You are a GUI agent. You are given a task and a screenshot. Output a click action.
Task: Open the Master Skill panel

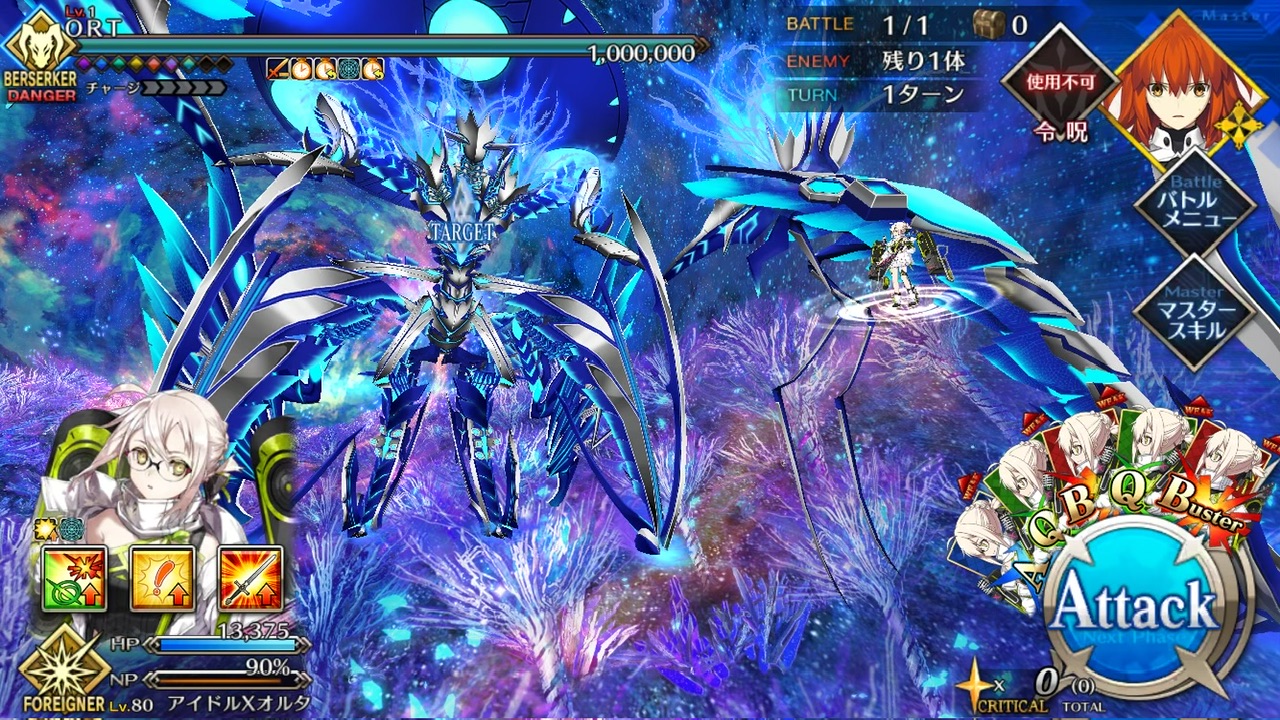tap(1195, 312)
